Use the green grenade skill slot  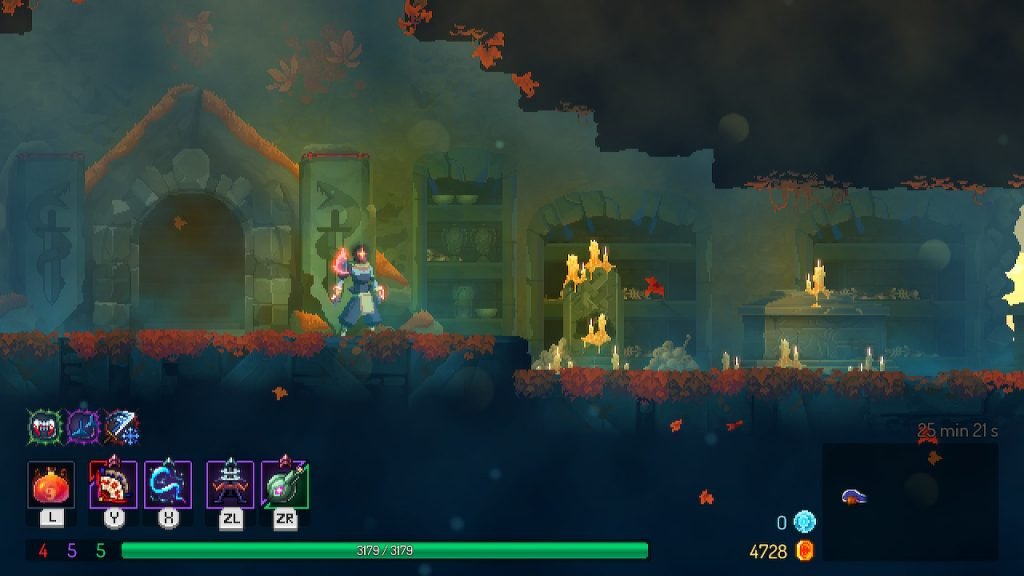point(285,485)
